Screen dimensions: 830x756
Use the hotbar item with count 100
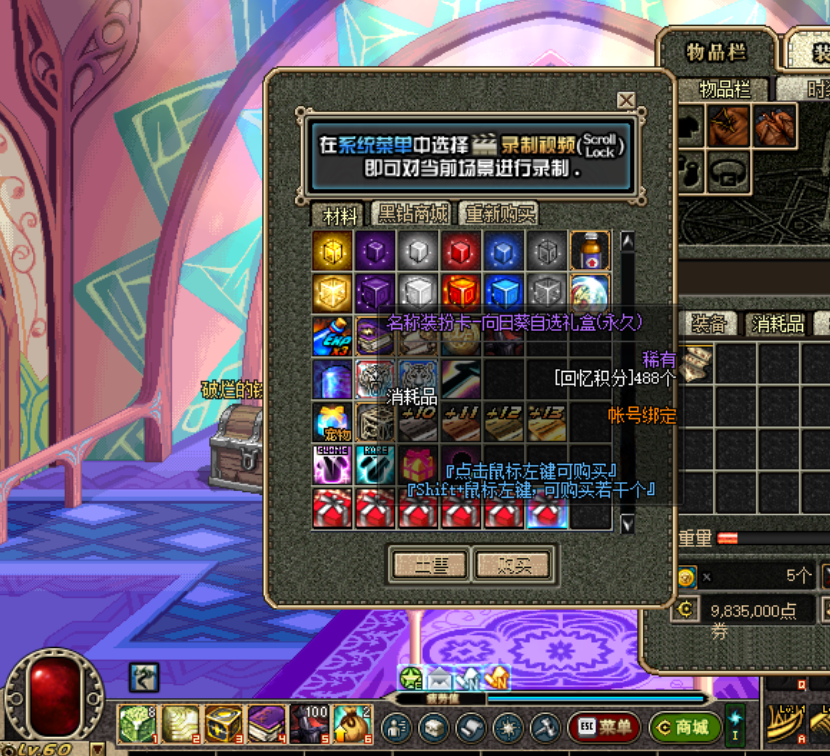[310, 724]
